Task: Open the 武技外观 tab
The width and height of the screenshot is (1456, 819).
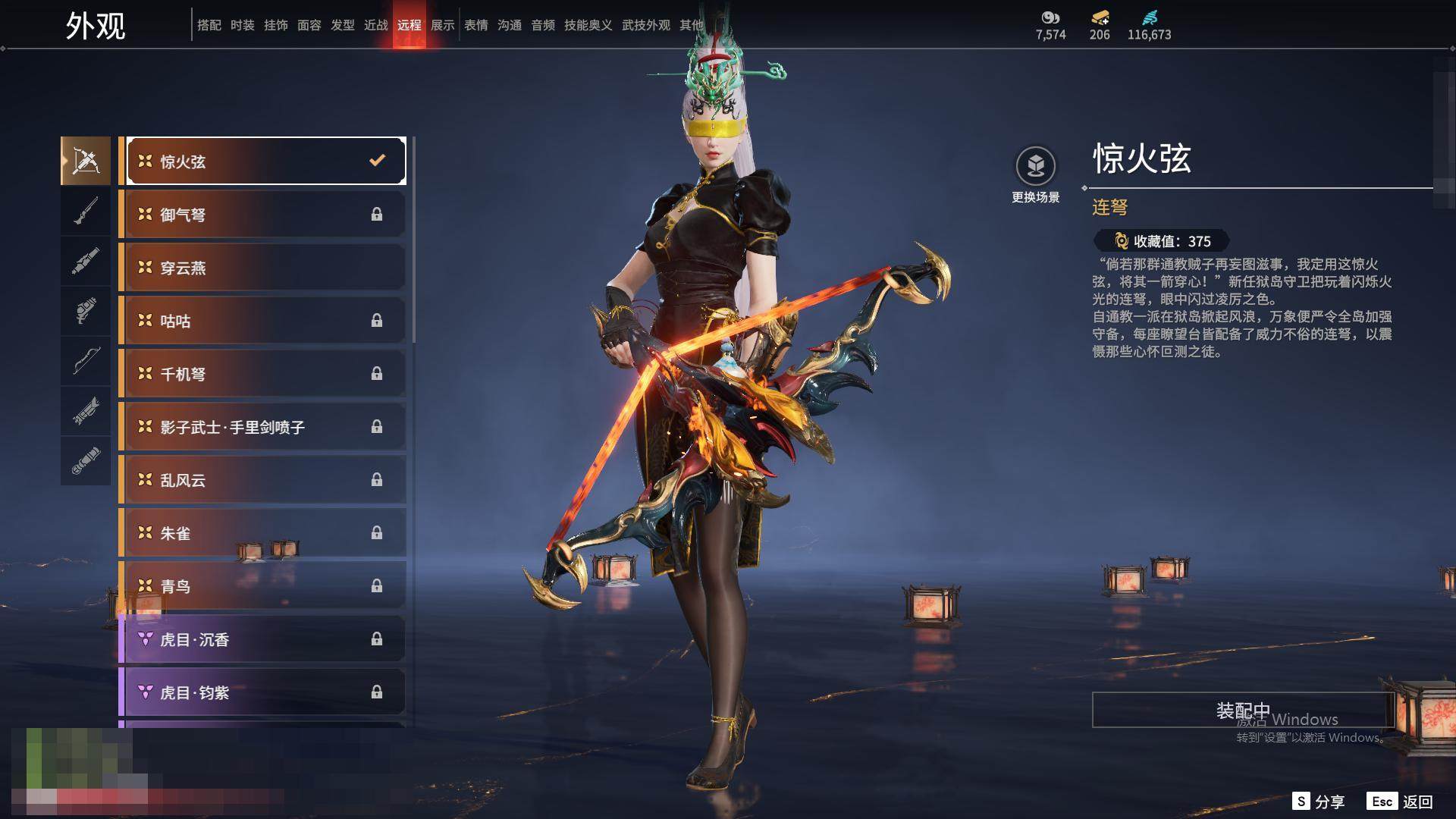Action: (x=646, y=25)
